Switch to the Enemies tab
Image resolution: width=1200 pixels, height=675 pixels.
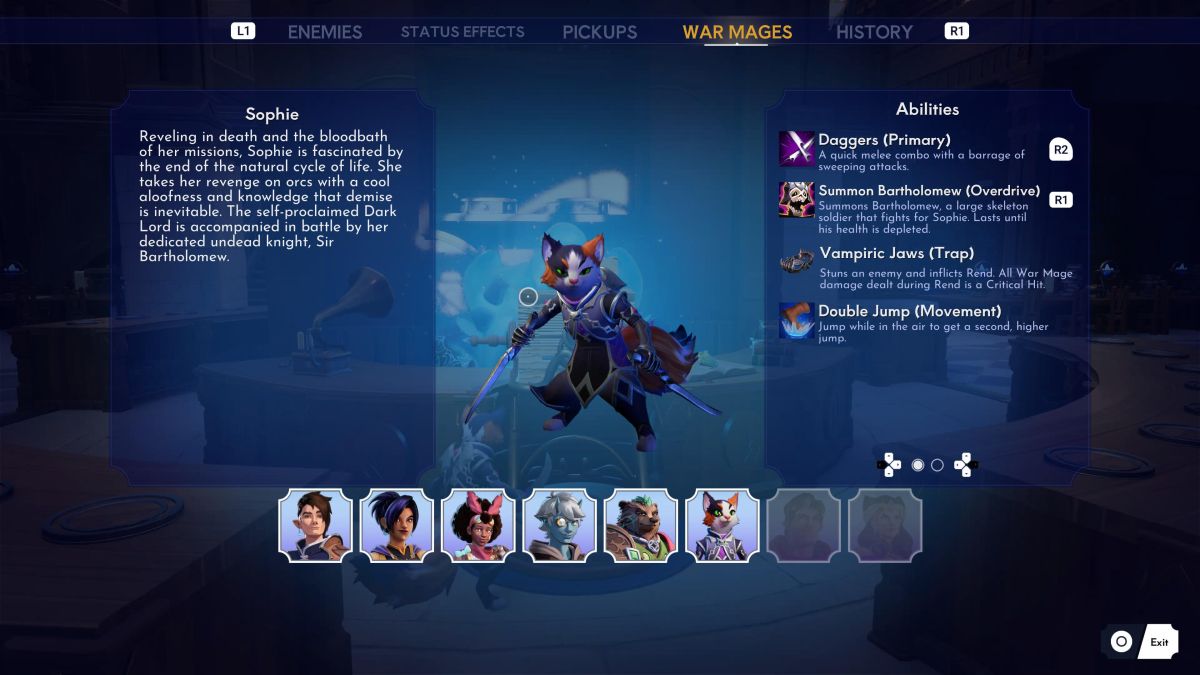tap(324, 32)
